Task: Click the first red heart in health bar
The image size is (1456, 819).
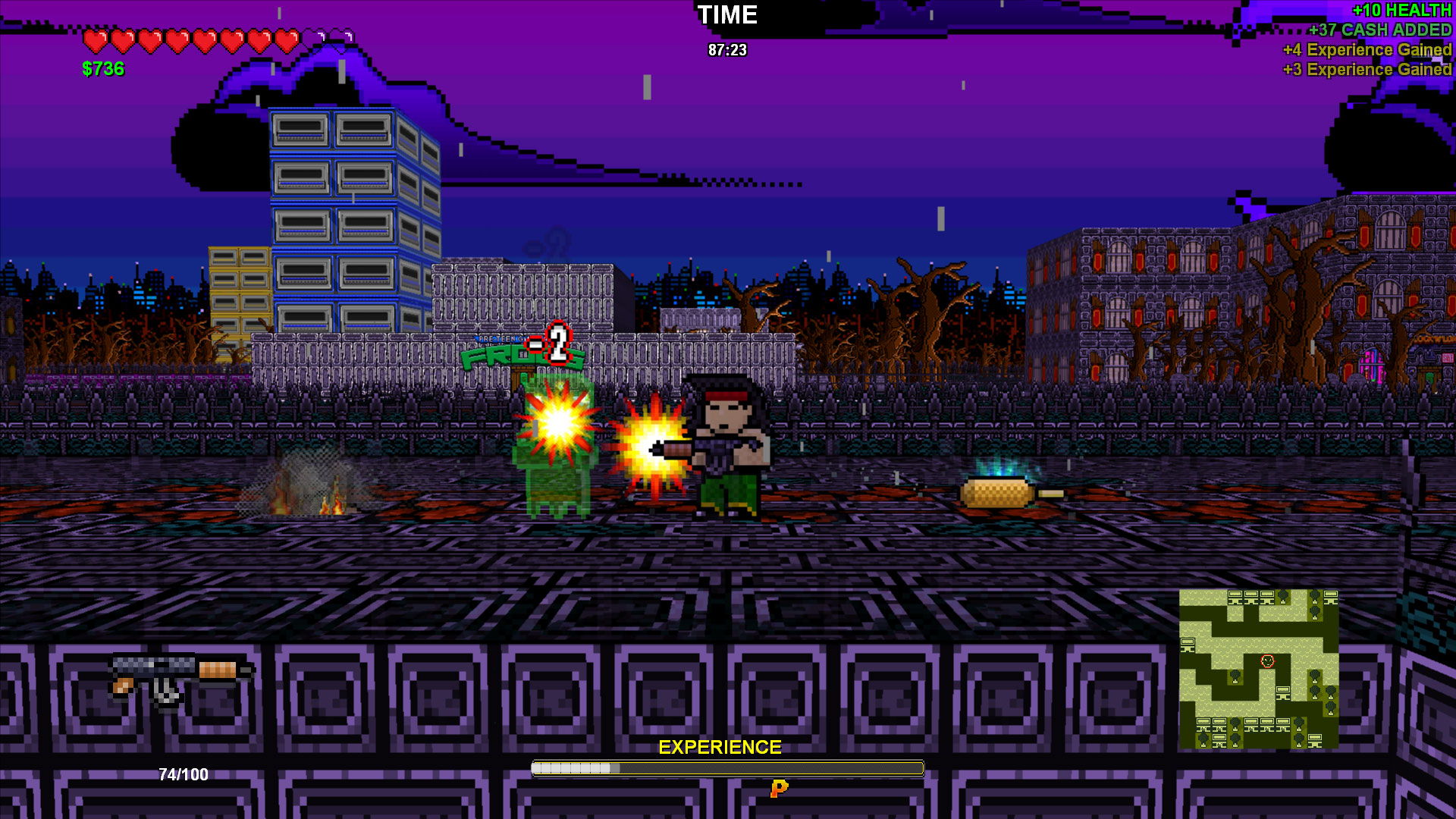Action: click(x=95, y=42)
